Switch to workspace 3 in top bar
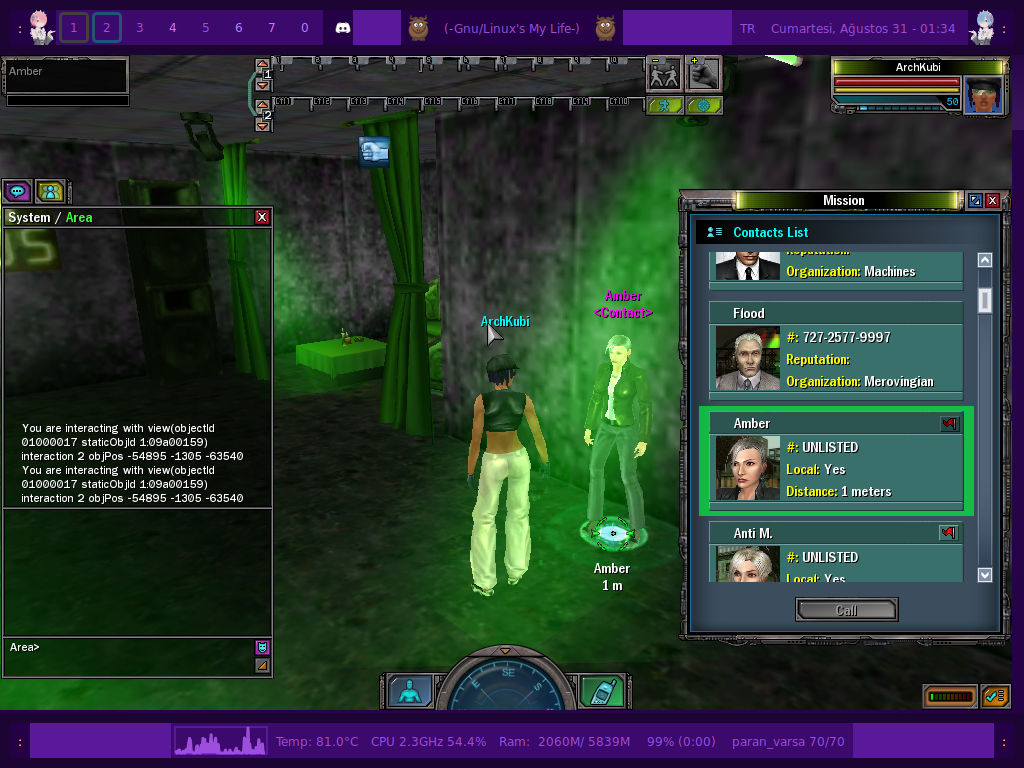This screenshot has width=1024, height=768. (139, 28)
